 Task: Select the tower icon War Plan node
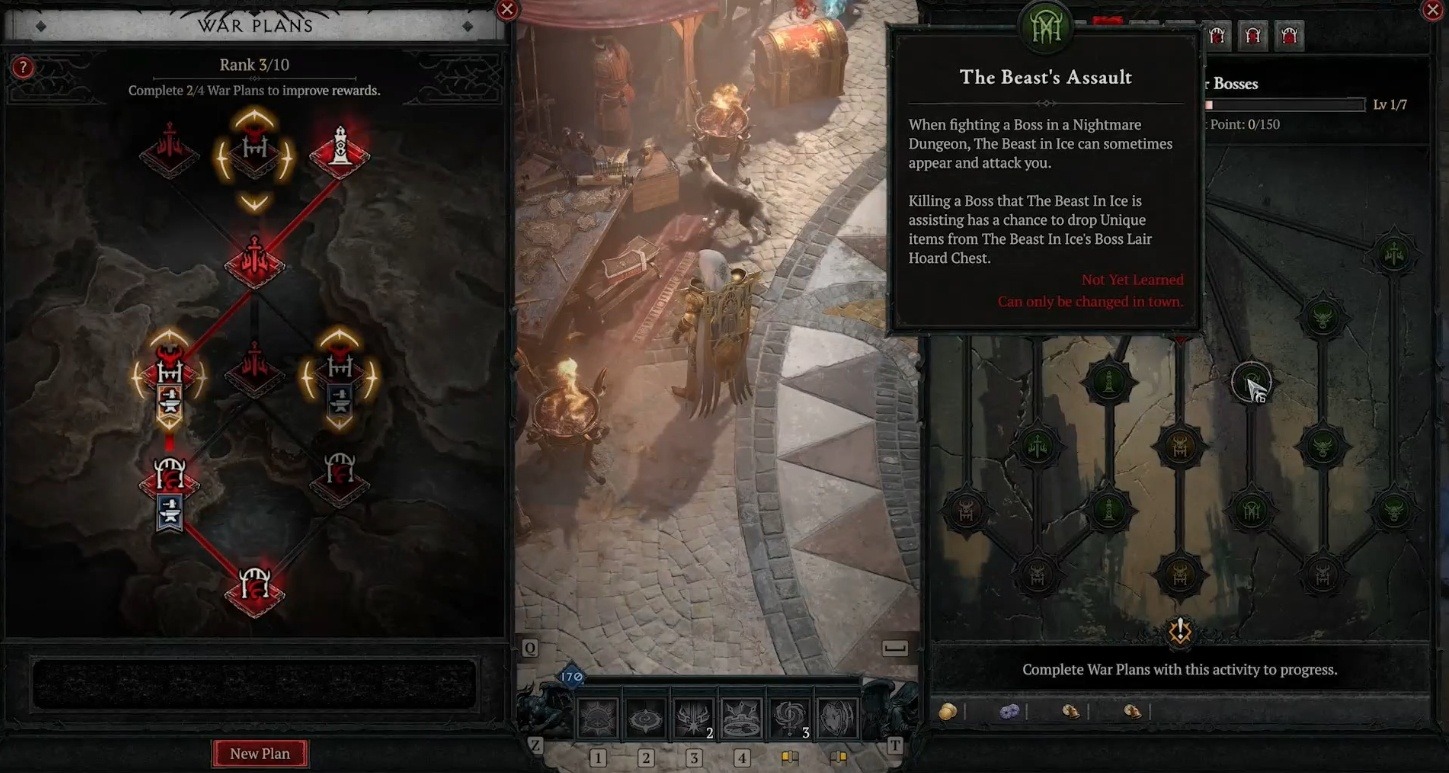pos(340,152)
